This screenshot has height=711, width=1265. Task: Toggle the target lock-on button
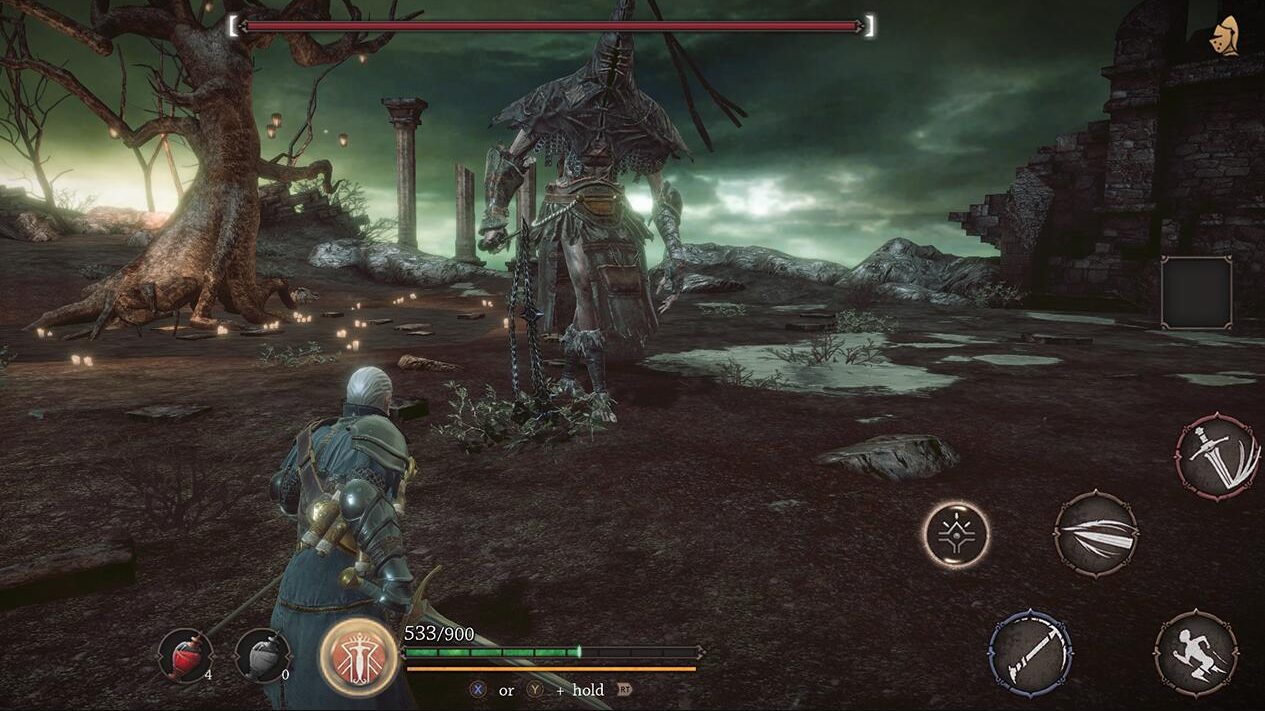[x=956, y=534]
